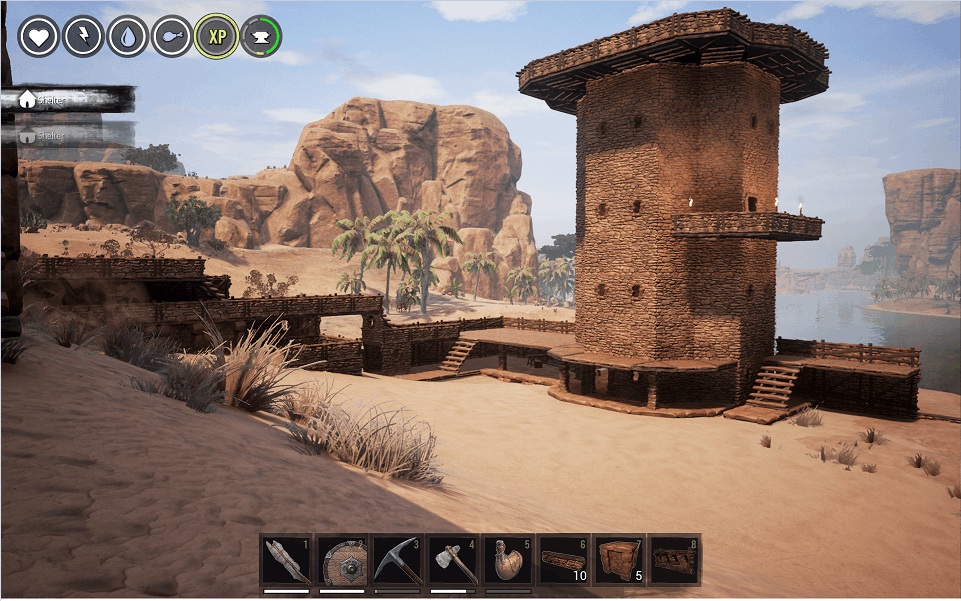Choose the fence piece in slot 8
The width and height of the screenshot is (961, 601).
(674, 561)
